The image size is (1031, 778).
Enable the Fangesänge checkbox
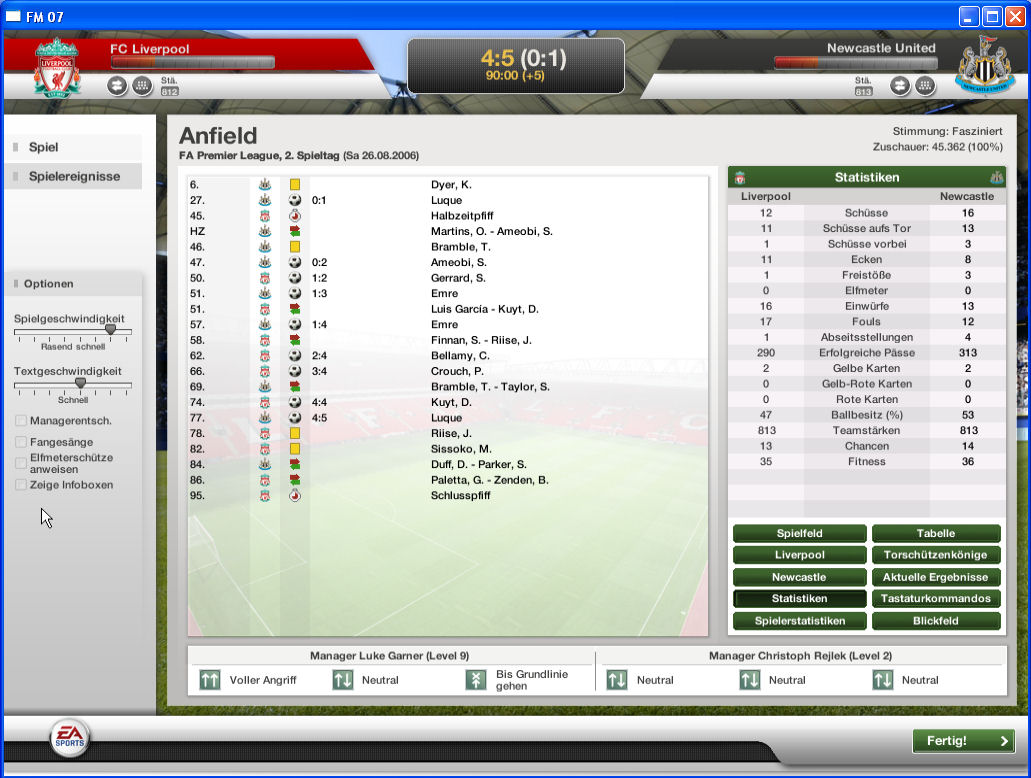click(x=21, y=442)
